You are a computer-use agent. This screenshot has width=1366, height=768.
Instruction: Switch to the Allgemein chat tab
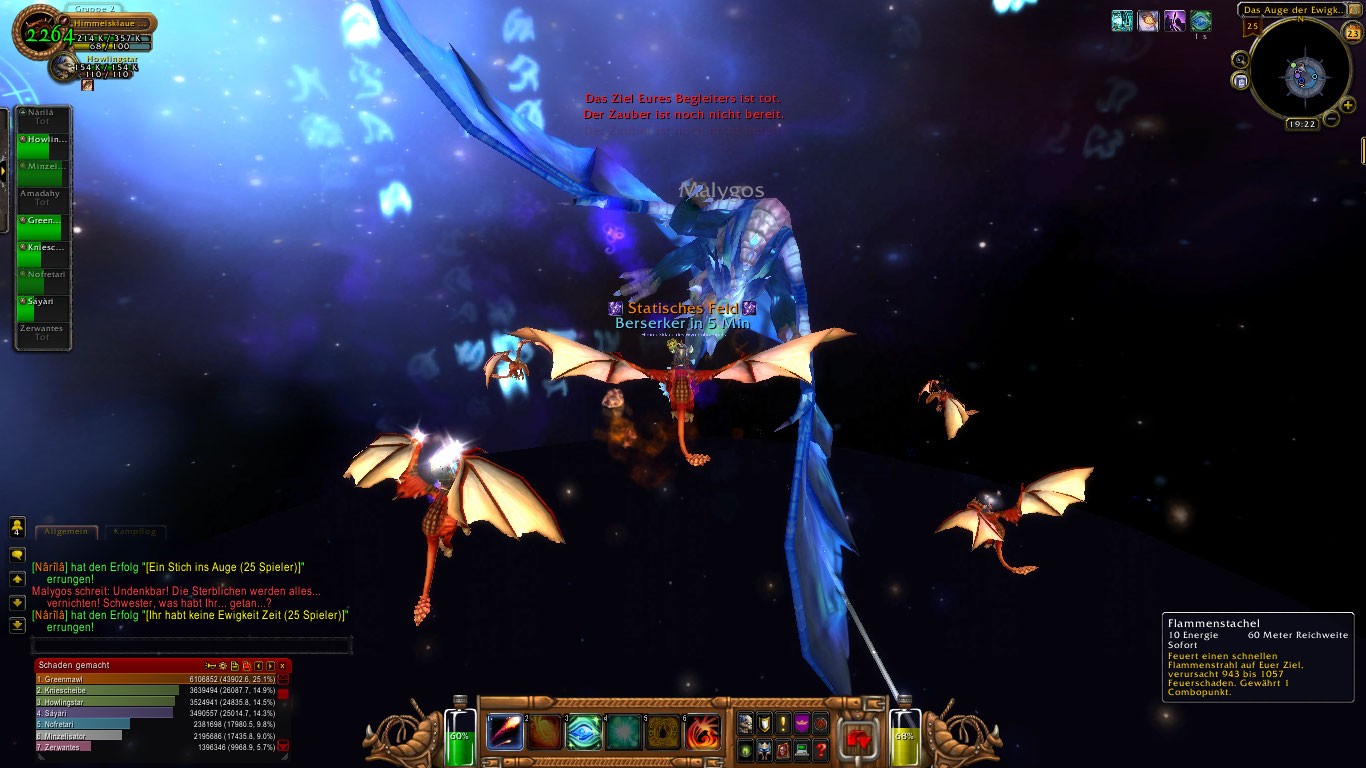tap(67, 532)
